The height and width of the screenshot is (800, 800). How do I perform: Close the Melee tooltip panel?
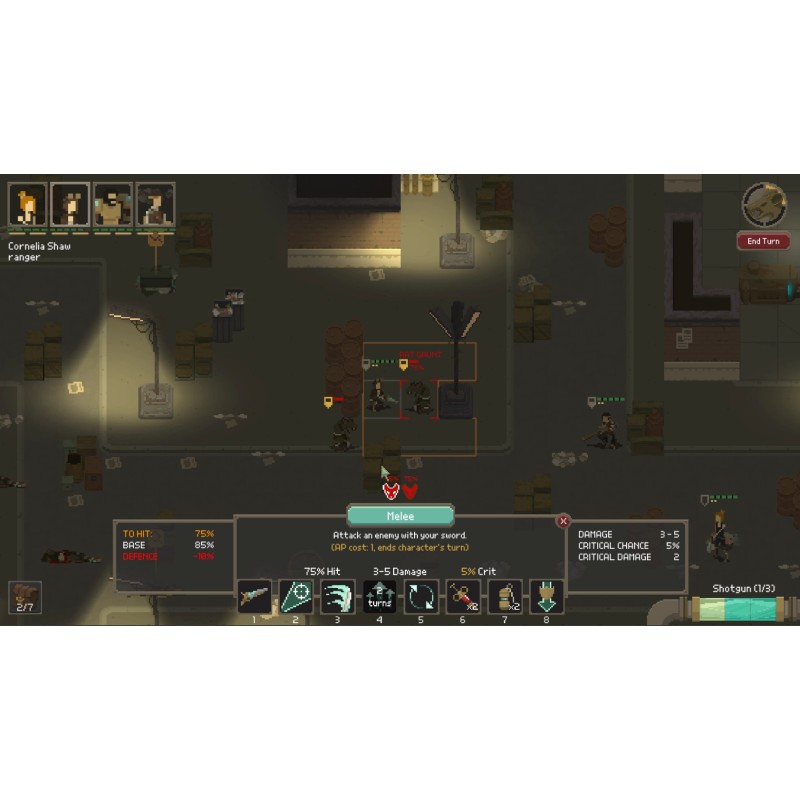coord(563,520)
